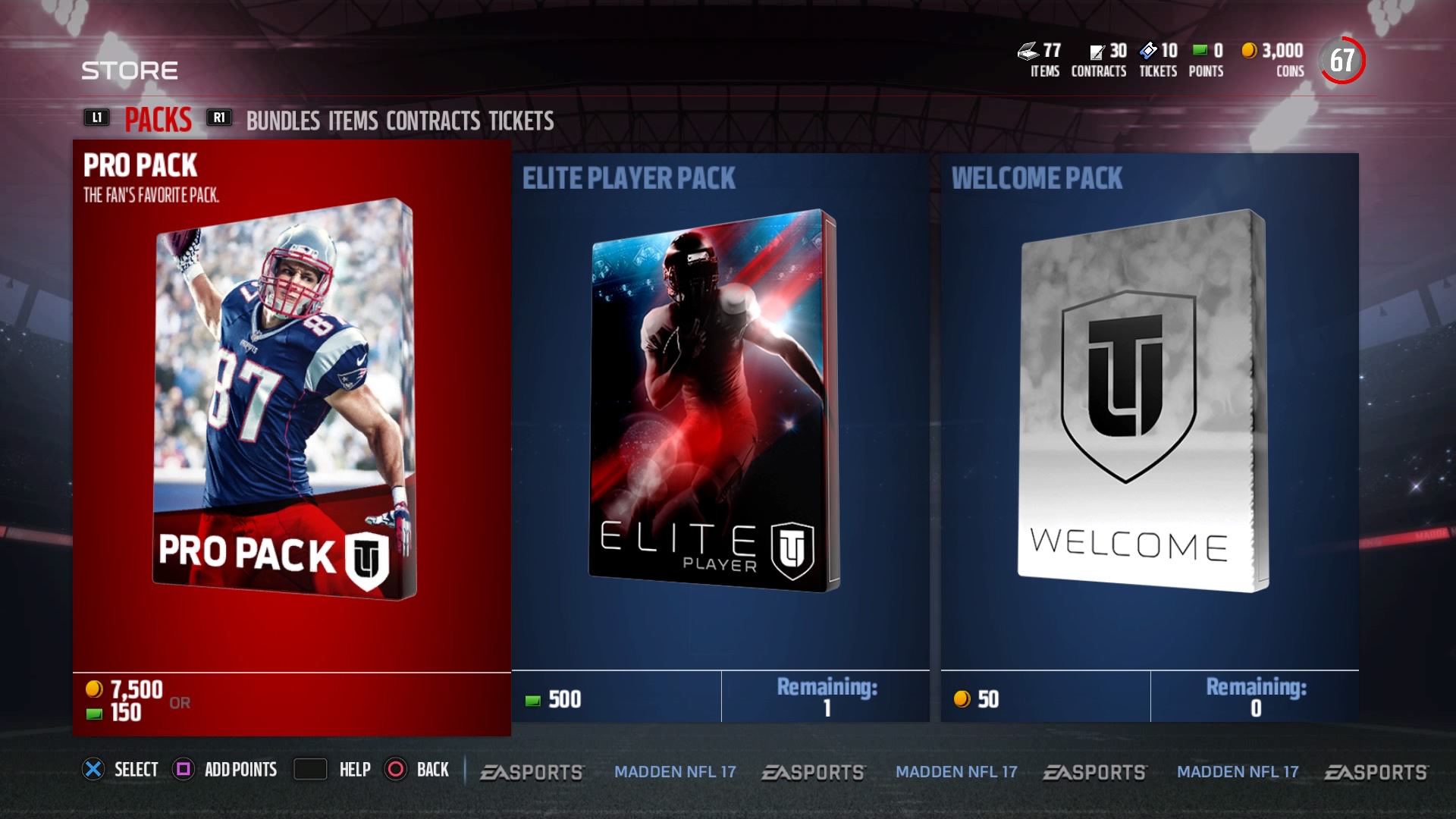The height and width of the screenshot is (819, 1456).
Task: Click the L1 shoulder button prompt
Action: click(x=96, y=118)
